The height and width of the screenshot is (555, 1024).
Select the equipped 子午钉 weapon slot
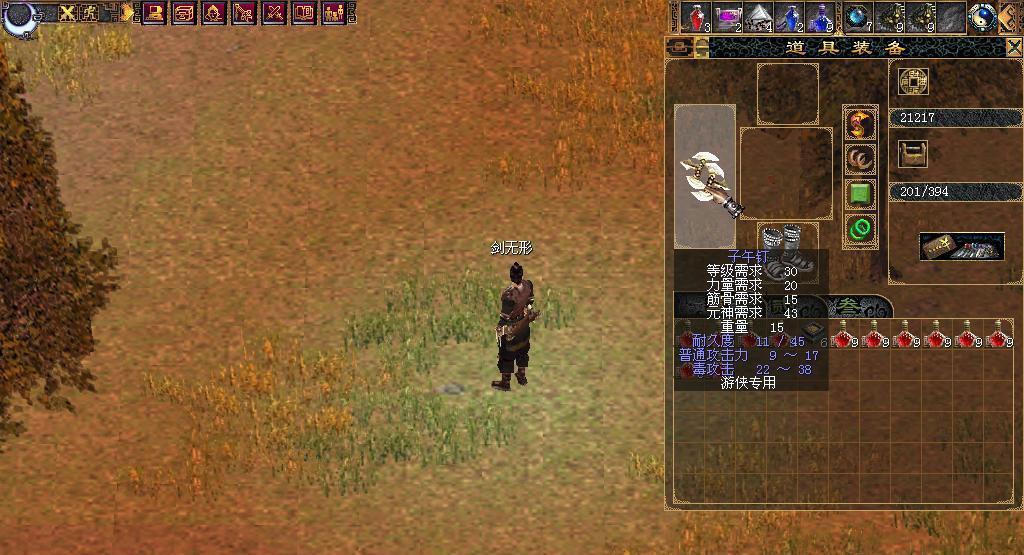click(705, 176)
